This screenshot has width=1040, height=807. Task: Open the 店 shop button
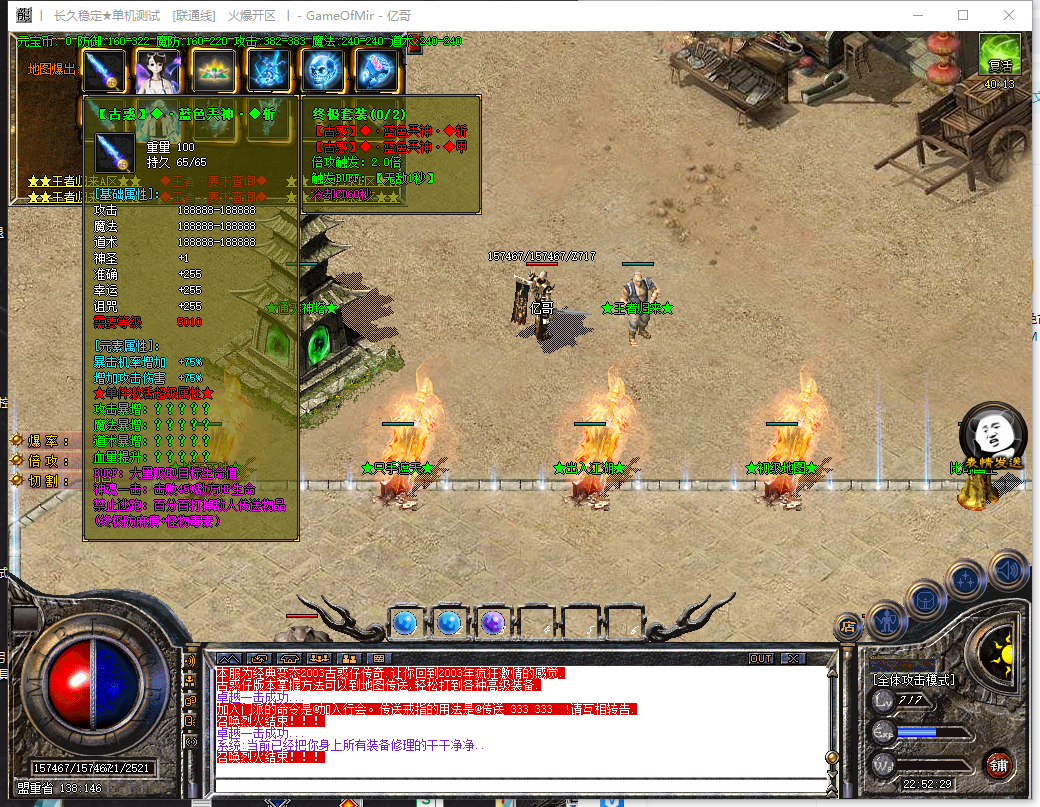point(848,627)
